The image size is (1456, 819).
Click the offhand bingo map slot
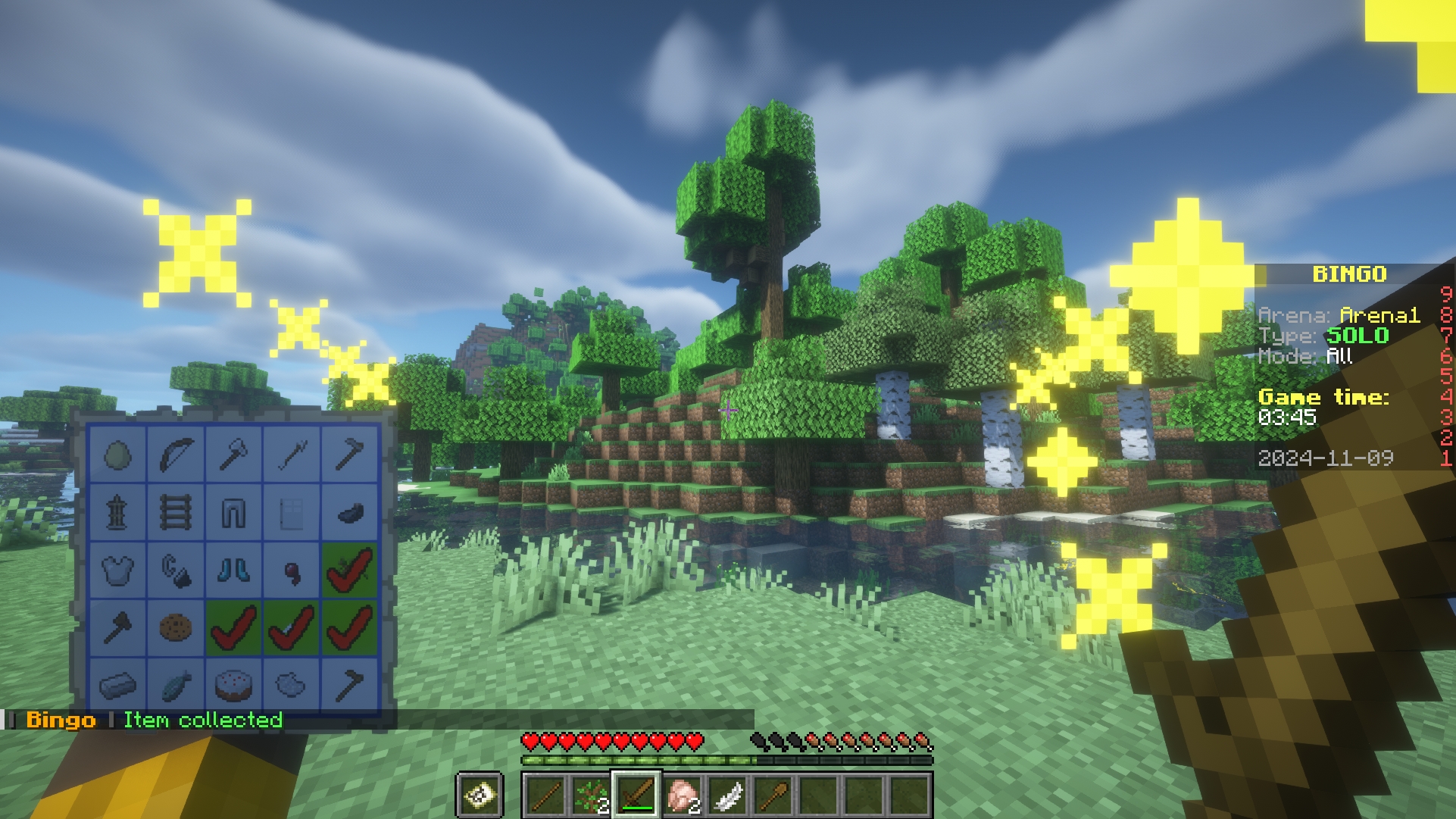(x=480, y=796)
